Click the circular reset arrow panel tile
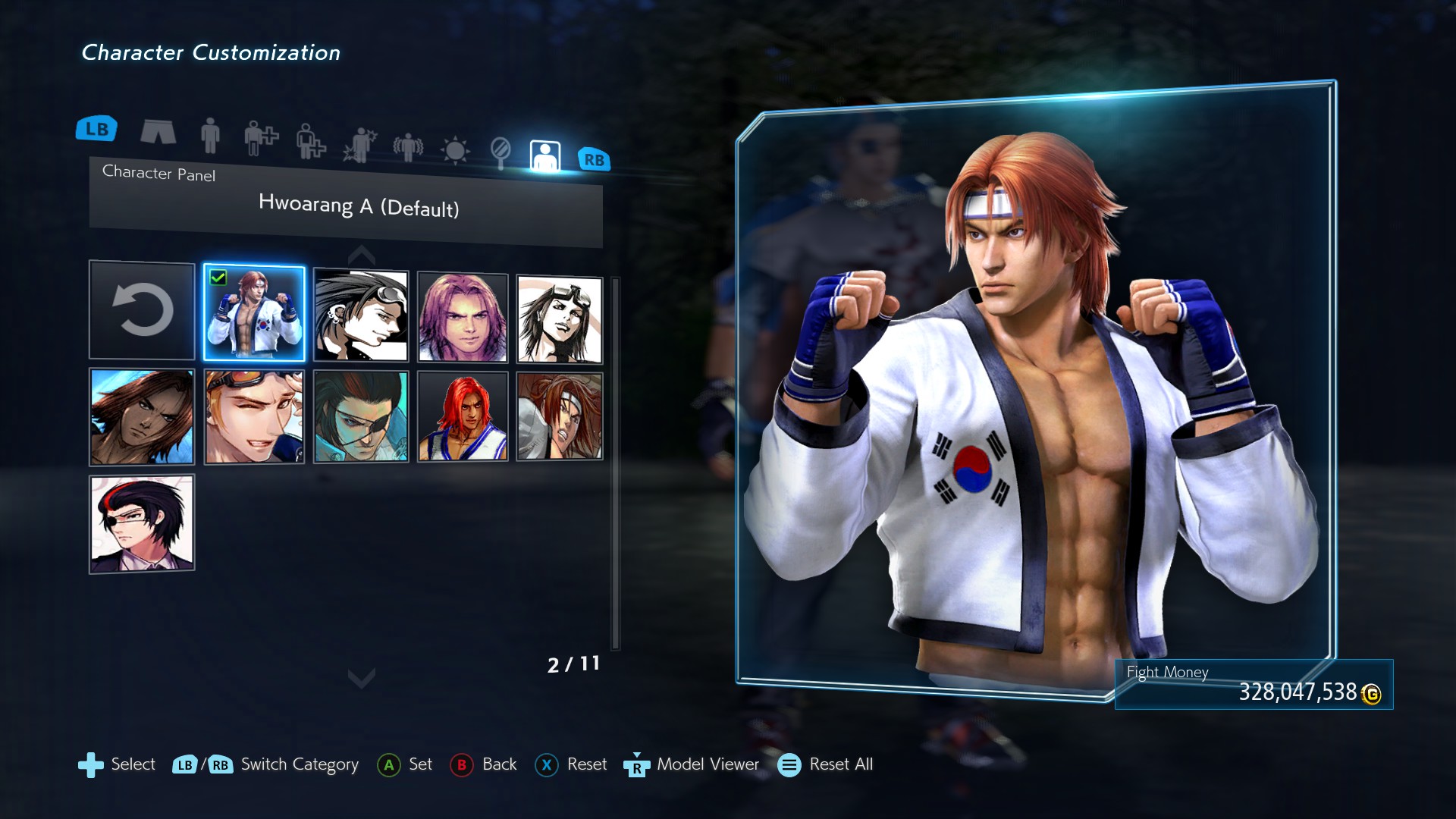This screenshot has width=1456, height=819. [141, 309]
